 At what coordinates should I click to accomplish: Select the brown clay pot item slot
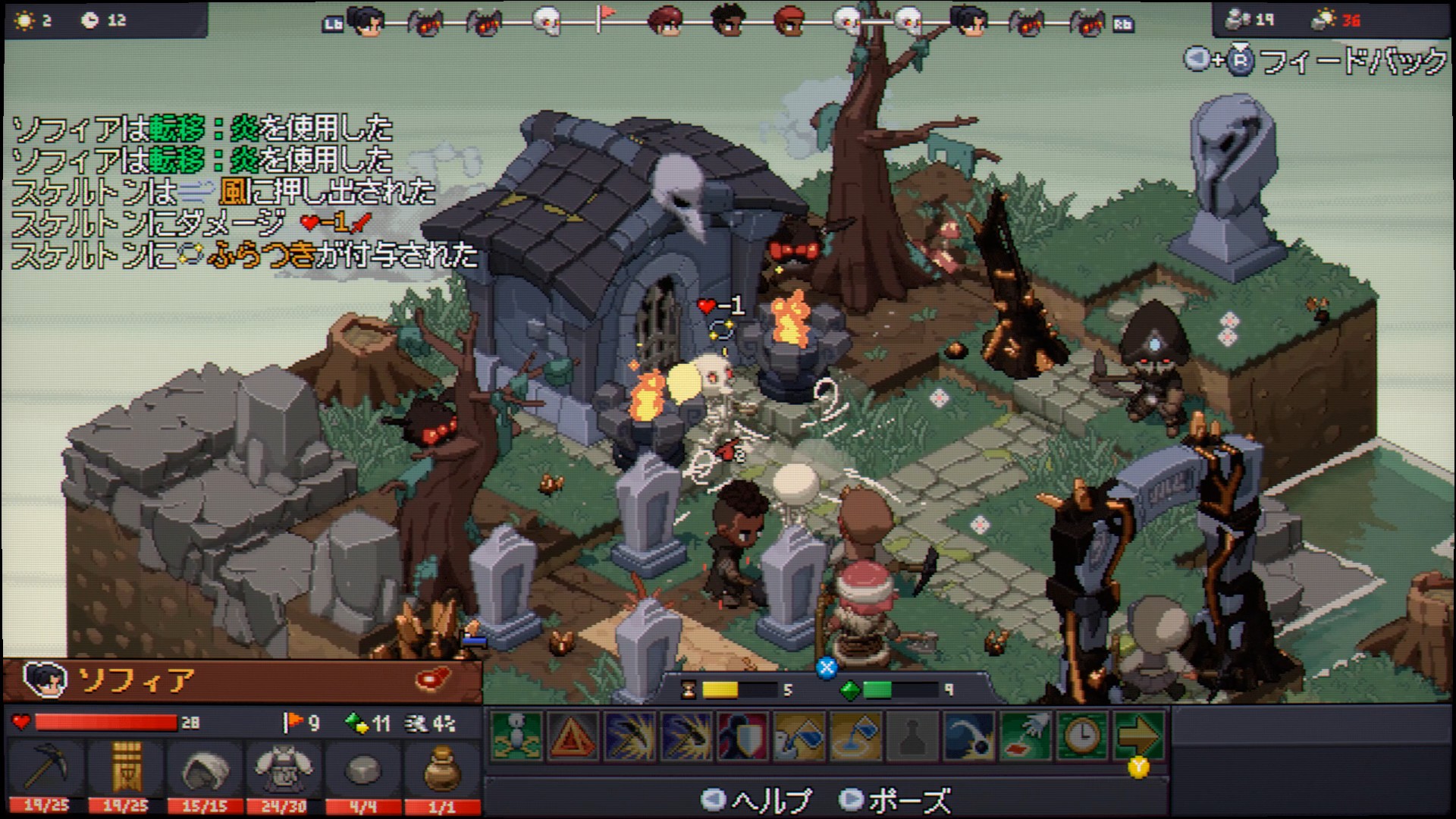(x=441, y=767)
